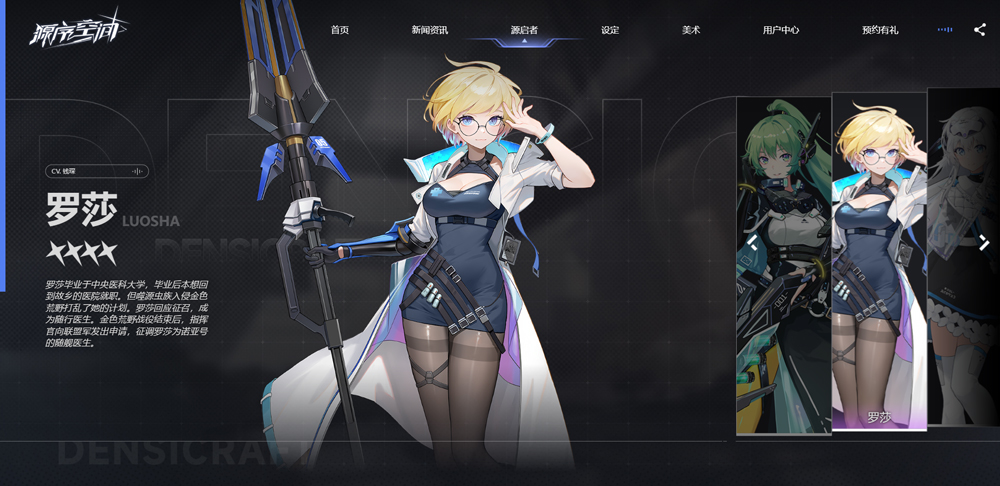The image size is (1000, 486).
Task: Select the 源启者 navigation tab
Action: coord(524,30)
